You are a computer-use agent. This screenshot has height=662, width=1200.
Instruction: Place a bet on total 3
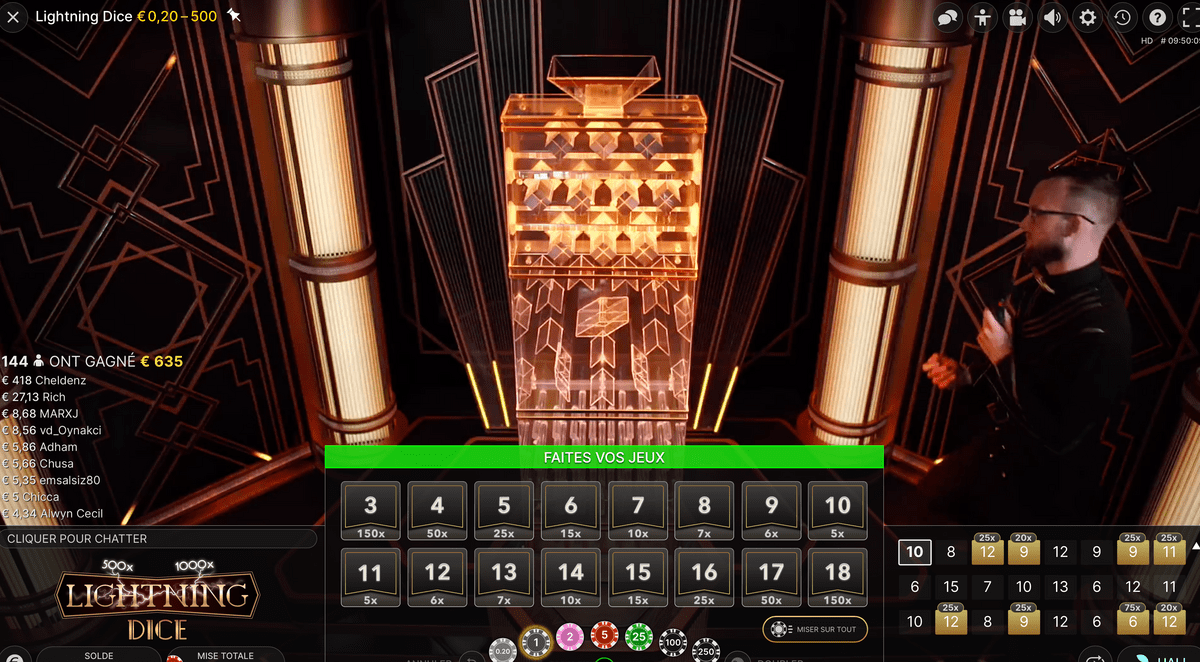click(x=371, y=512)
